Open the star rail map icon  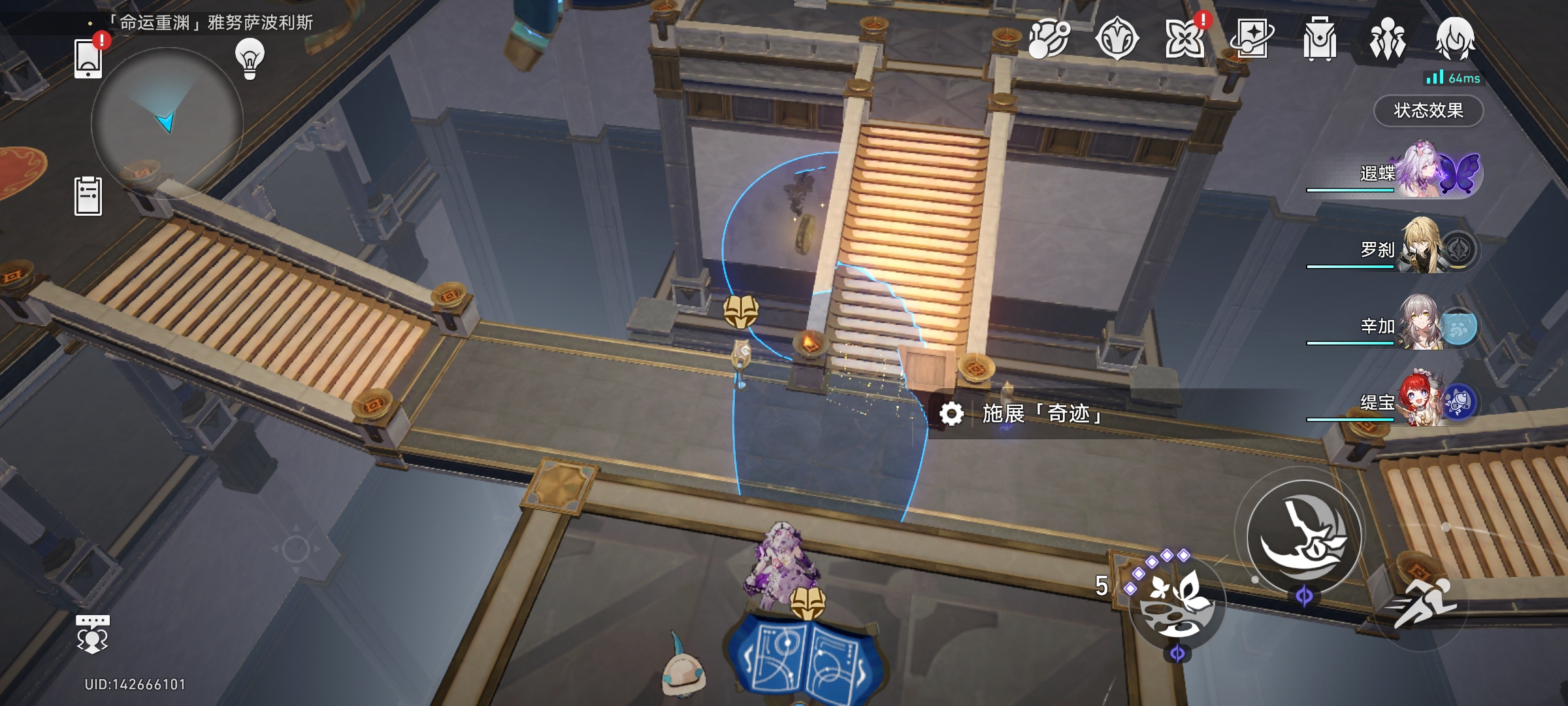(x=1049, y=39)
